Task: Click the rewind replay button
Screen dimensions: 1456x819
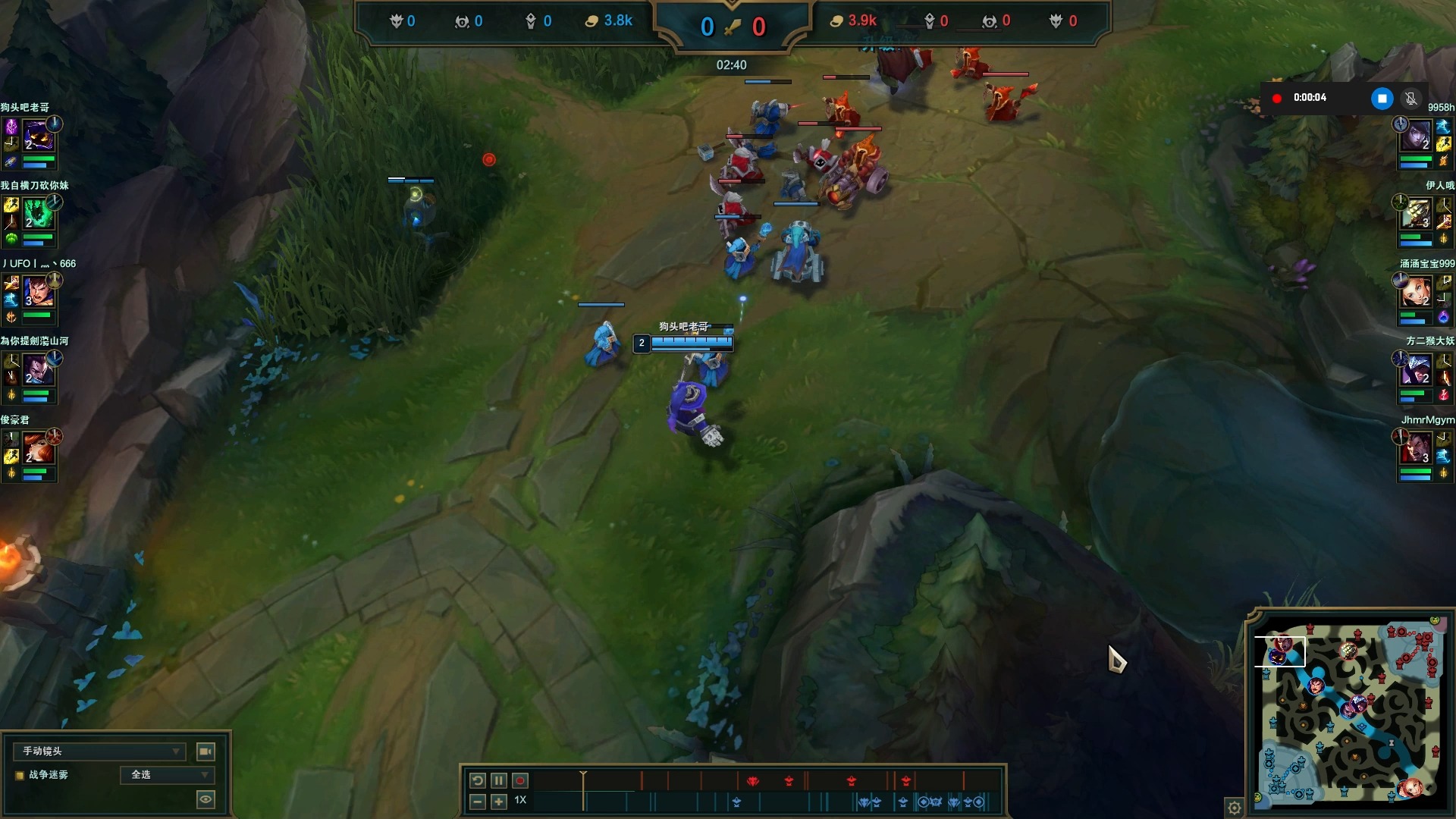Action: (x=477, y=780)
